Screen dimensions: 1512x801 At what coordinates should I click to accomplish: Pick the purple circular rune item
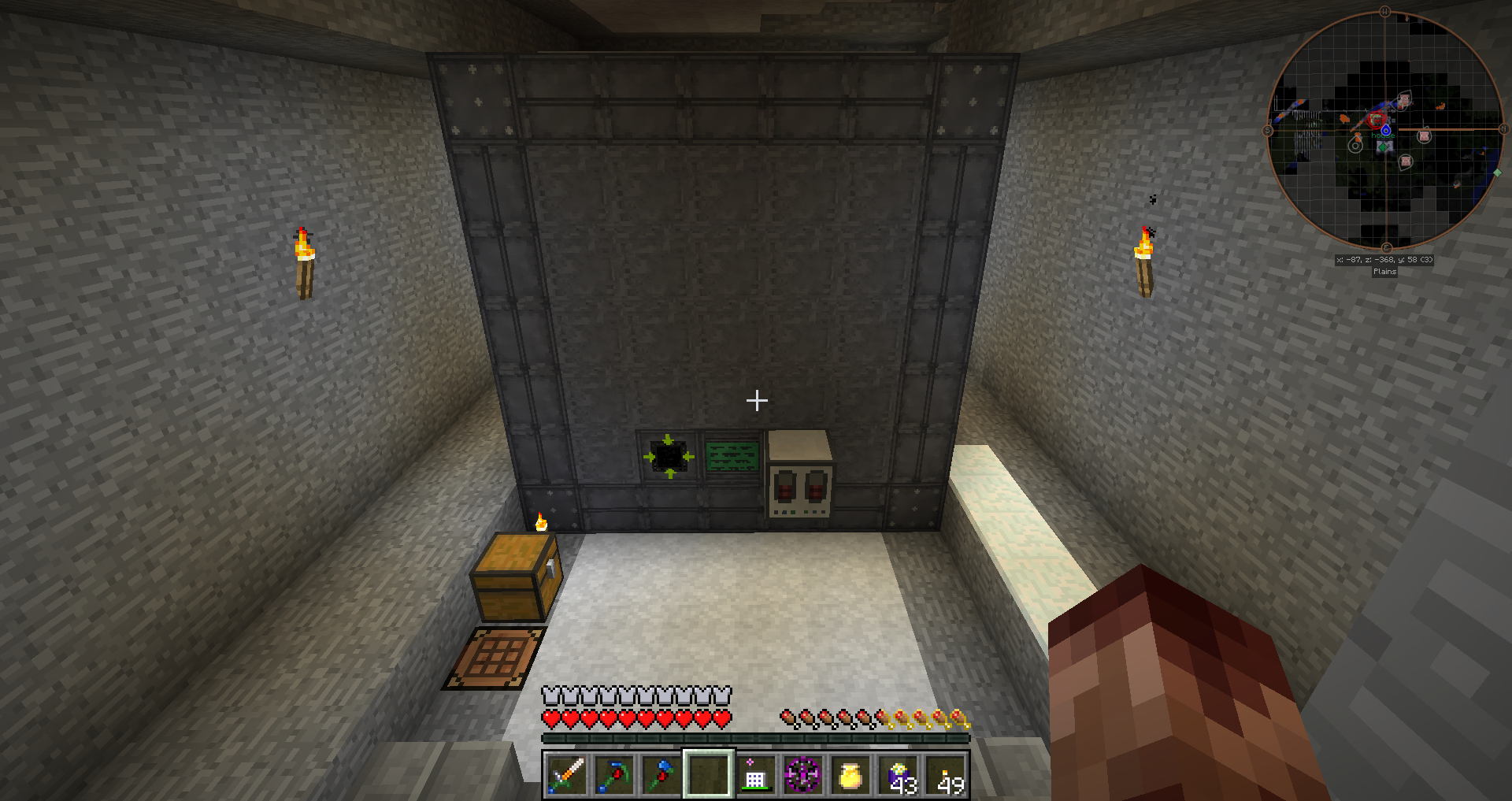[x=802, y=775]
